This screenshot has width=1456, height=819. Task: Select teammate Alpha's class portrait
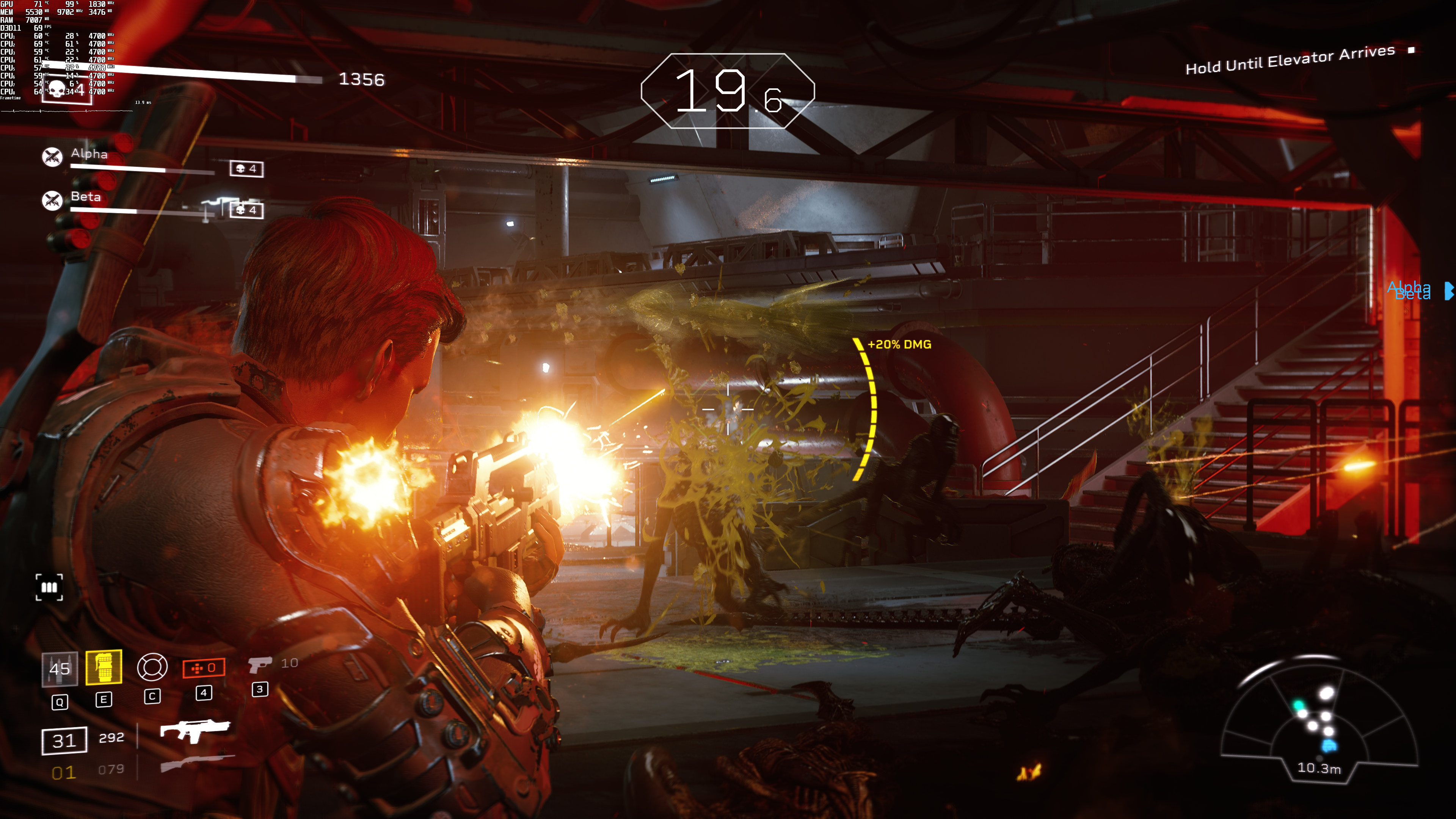pos(53,157)
